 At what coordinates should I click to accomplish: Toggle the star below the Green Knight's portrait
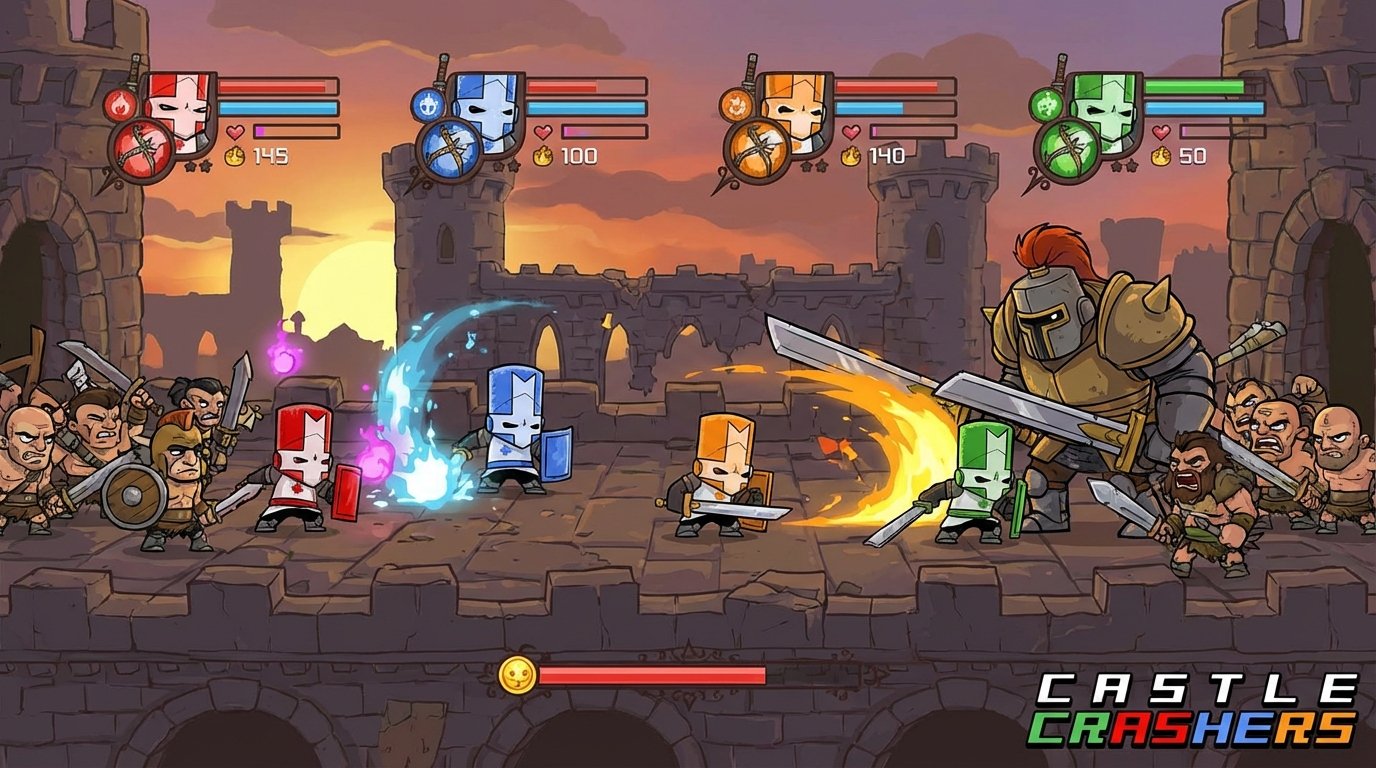[1117, 165]
